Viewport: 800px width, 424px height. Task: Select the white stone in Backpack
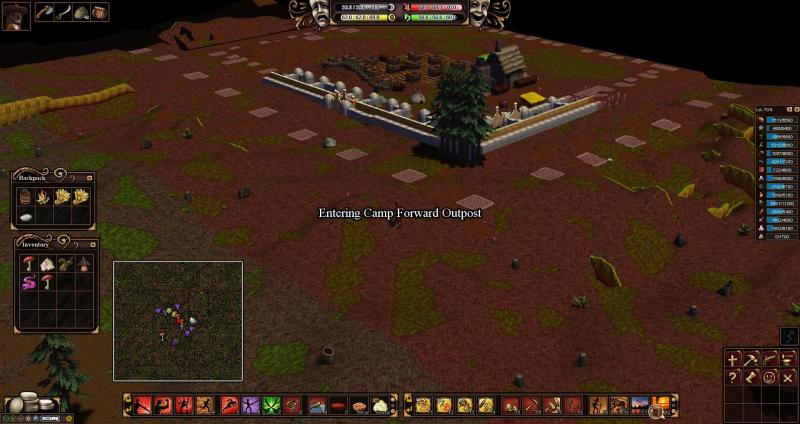click(27, 216)
